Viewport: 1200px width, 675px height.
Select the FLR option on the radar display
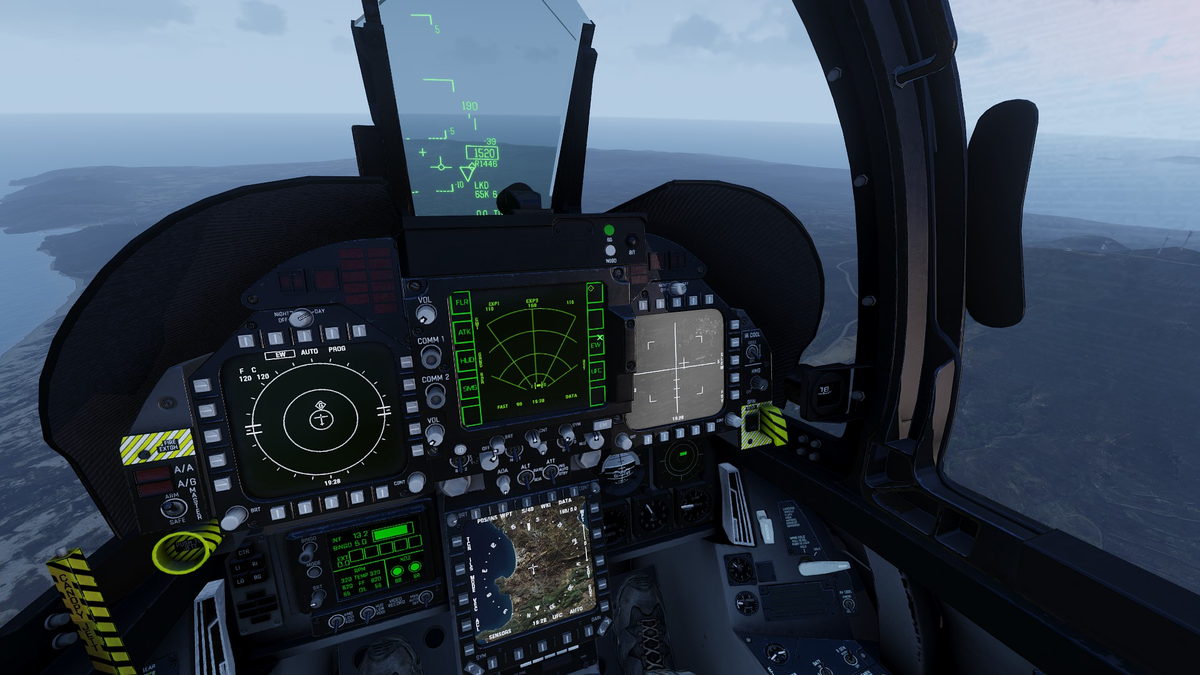462,302
